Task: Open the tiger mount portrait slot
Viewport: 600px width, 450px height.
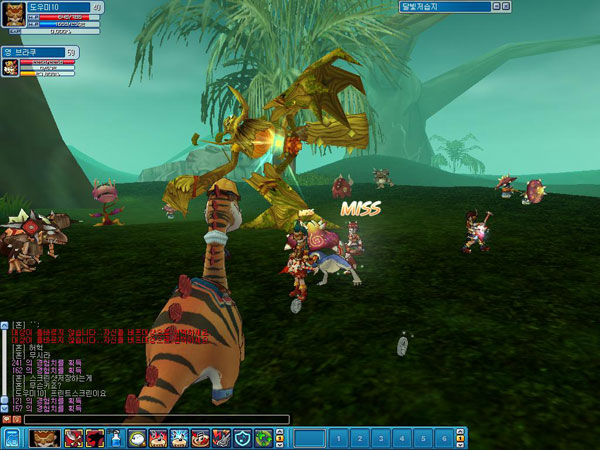Action: [43, 438]
